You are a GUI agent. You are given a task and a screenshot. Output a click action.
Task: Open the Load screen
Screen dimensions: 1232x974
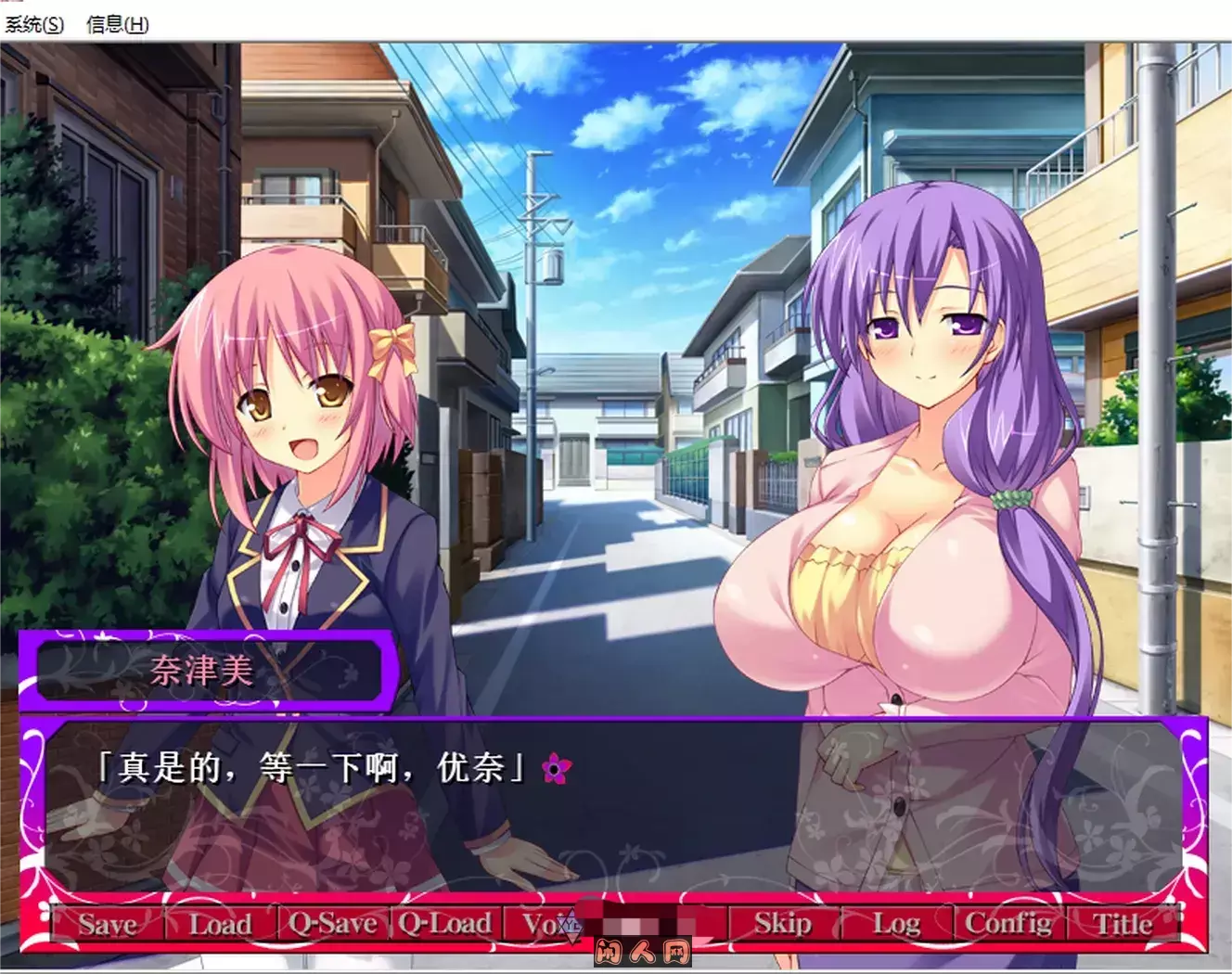pos(221,924)
